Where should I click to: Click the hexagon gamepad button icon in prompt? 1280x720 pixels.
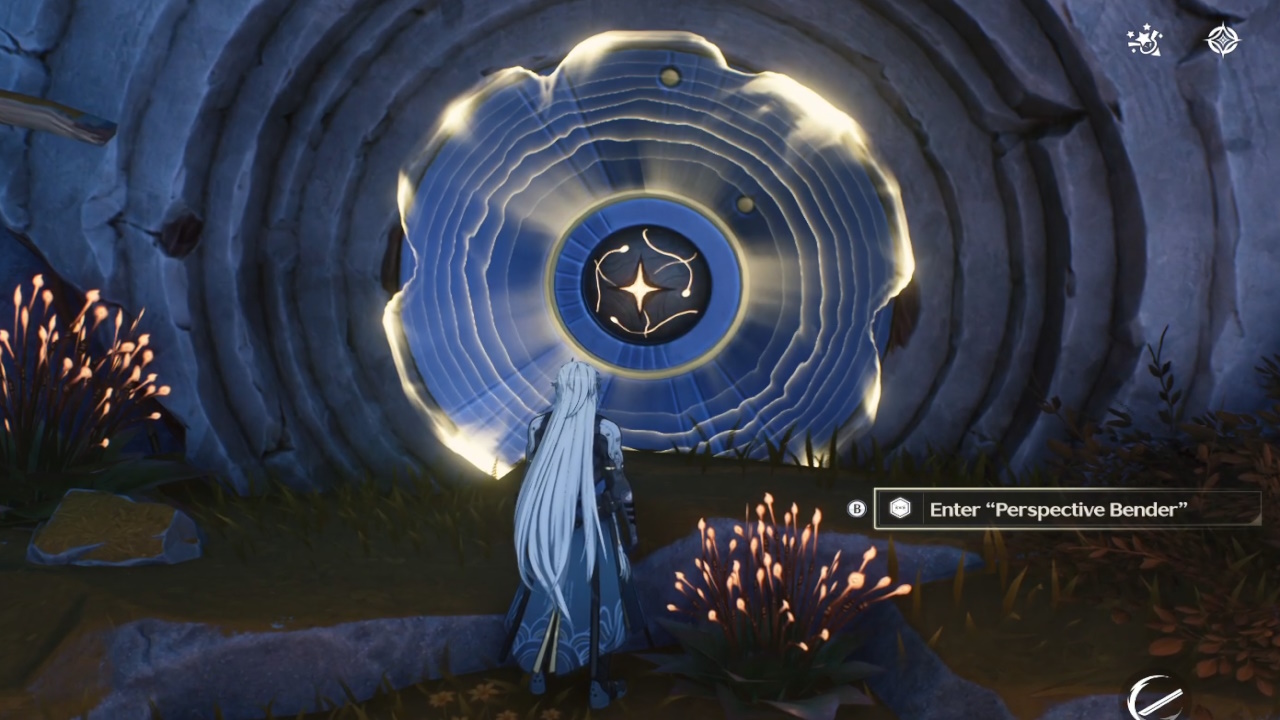[x=899, y=509]
